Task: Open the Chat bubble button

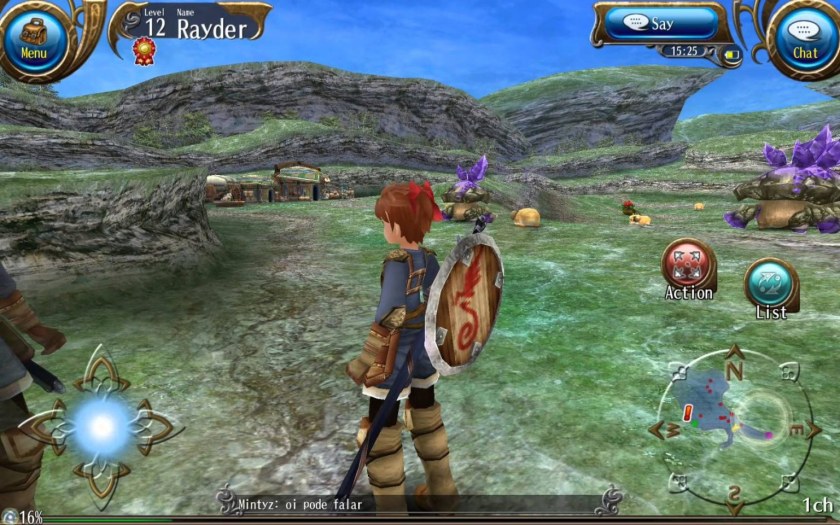Action: click(804, 40)
